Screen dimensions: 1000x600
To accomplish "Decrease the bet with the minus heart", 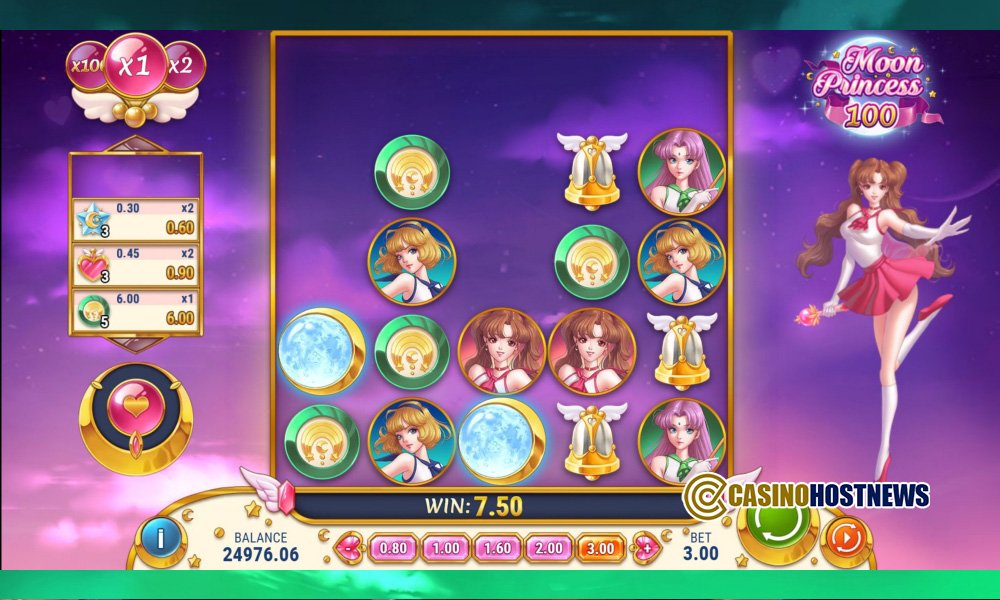I will 350,548.
